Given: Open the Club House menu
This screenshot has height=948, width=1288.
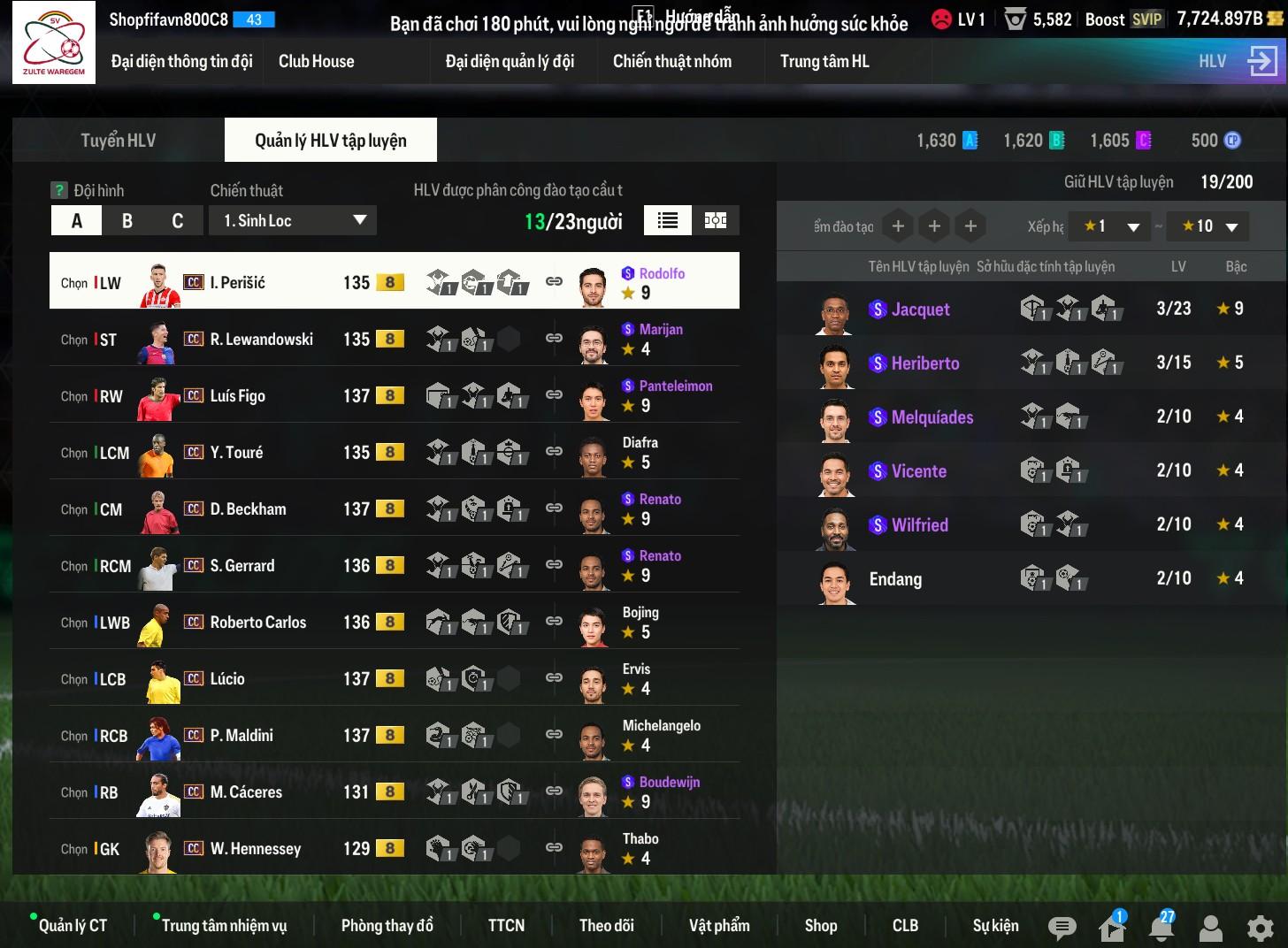Looking at the screenshot, I should coord(316,61).
